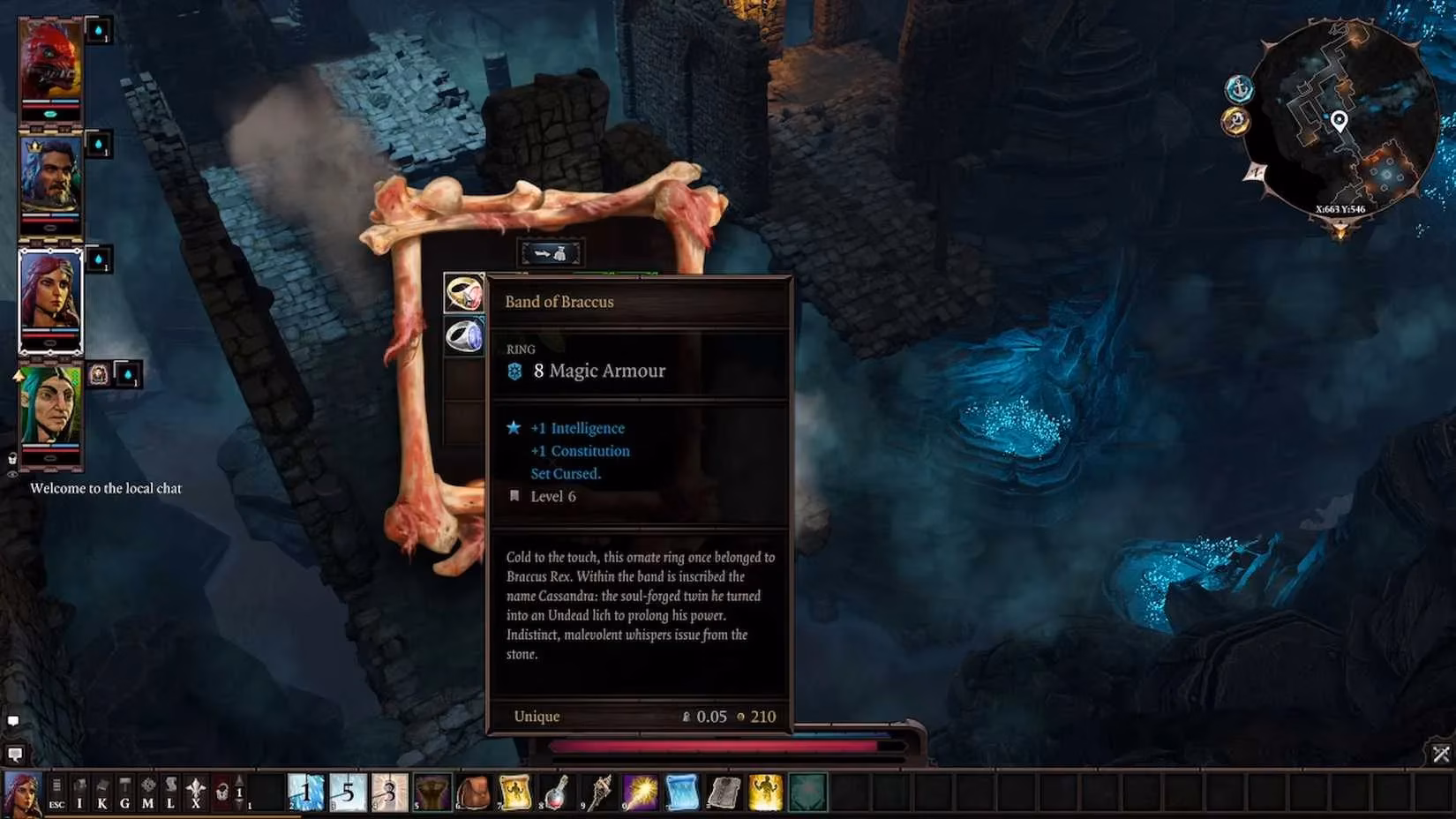The width and height of the screenshot is (1456, 819).
Task: Click the anchor waypoint icon on the minimap
Action: coord(1241,88)
